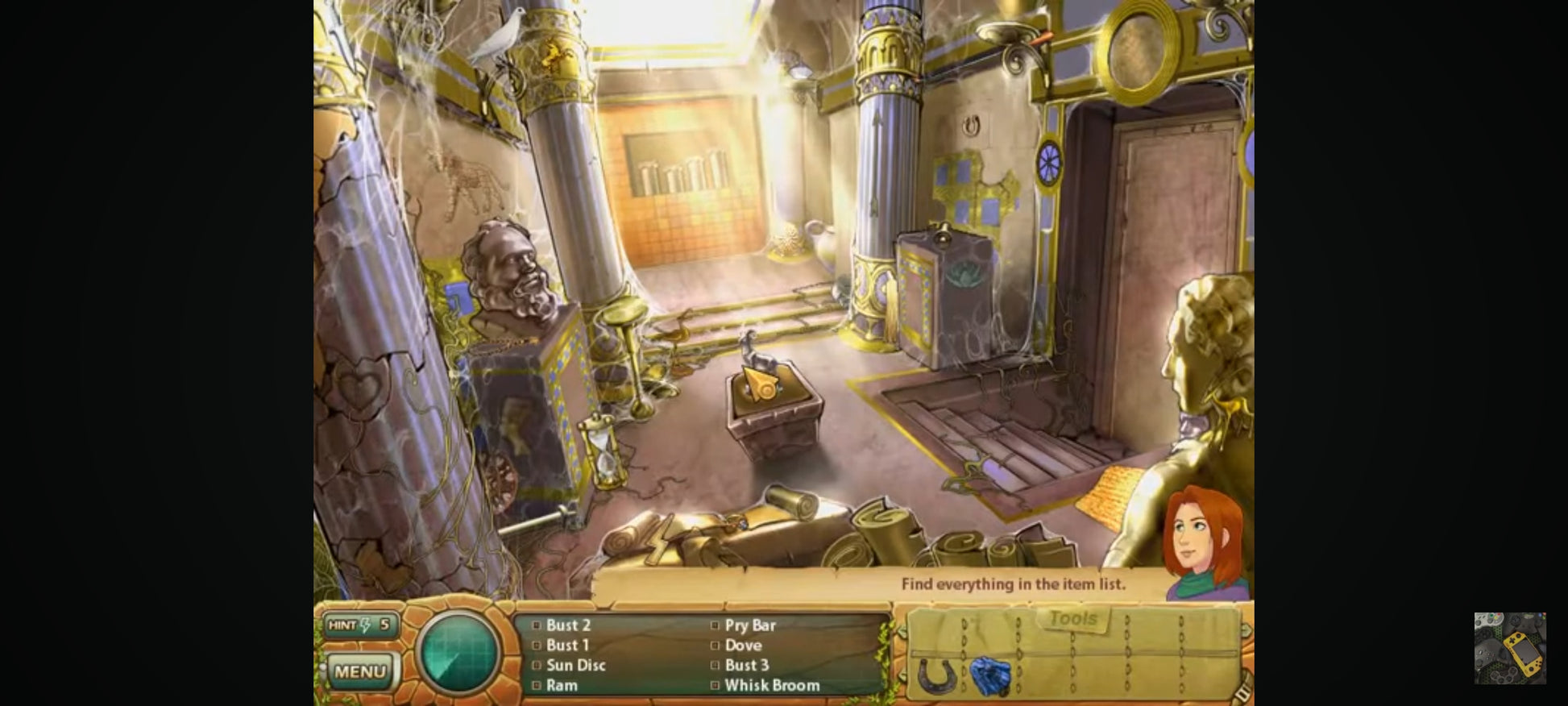The height and width of the screenshot is (706, 1568).
Task: Click the green radar scanner
Action: (x=458, y=652)
